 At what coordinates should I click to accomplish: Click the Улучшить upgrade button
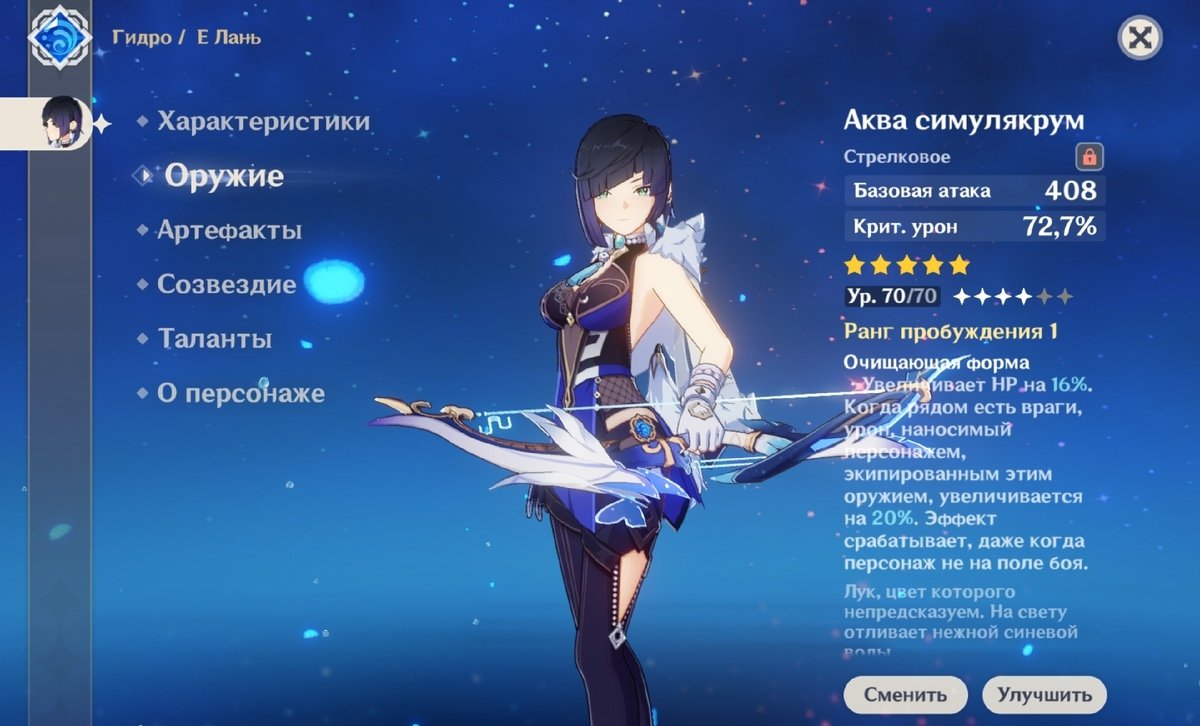[1044, 694]
